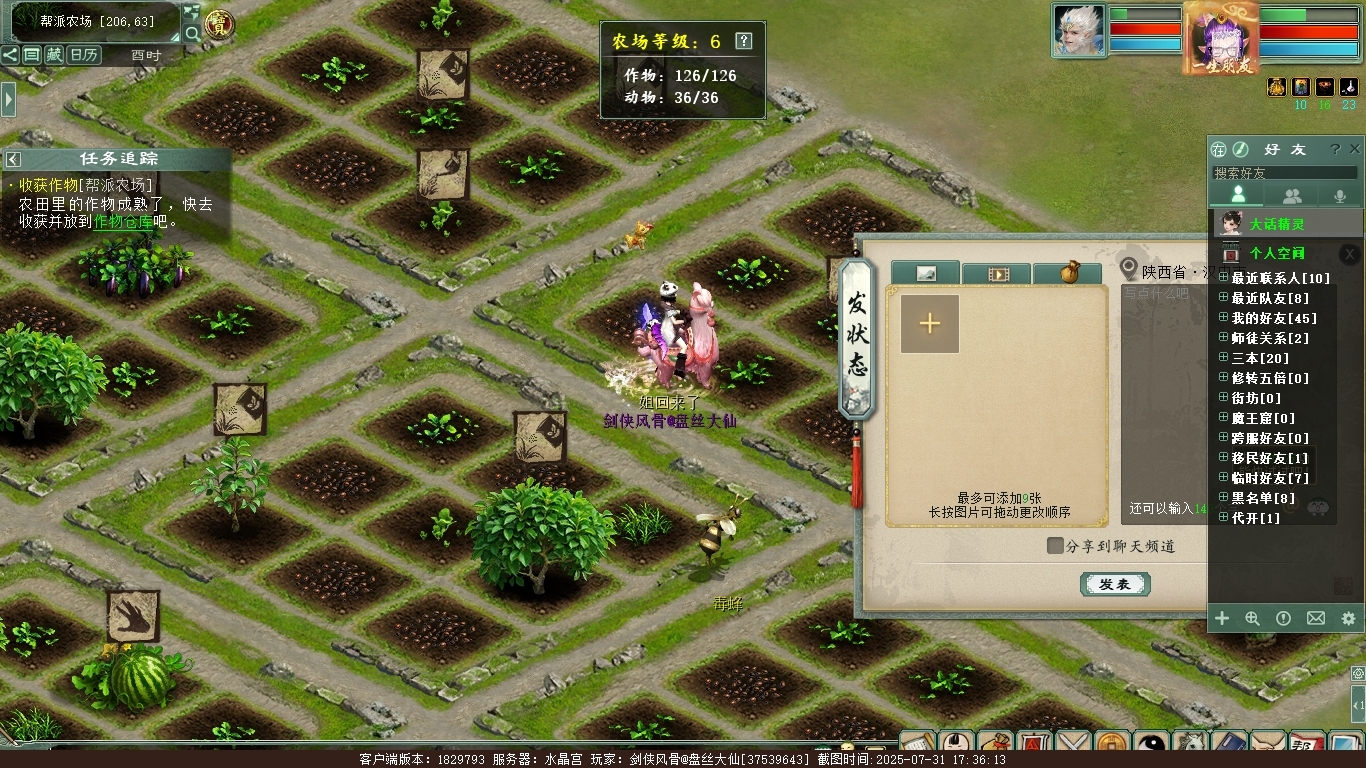Open the magnifier search beside the minimap
The width and height of the screenshot is (1366, 768).
pyautogui.click(x=193, y=34)
